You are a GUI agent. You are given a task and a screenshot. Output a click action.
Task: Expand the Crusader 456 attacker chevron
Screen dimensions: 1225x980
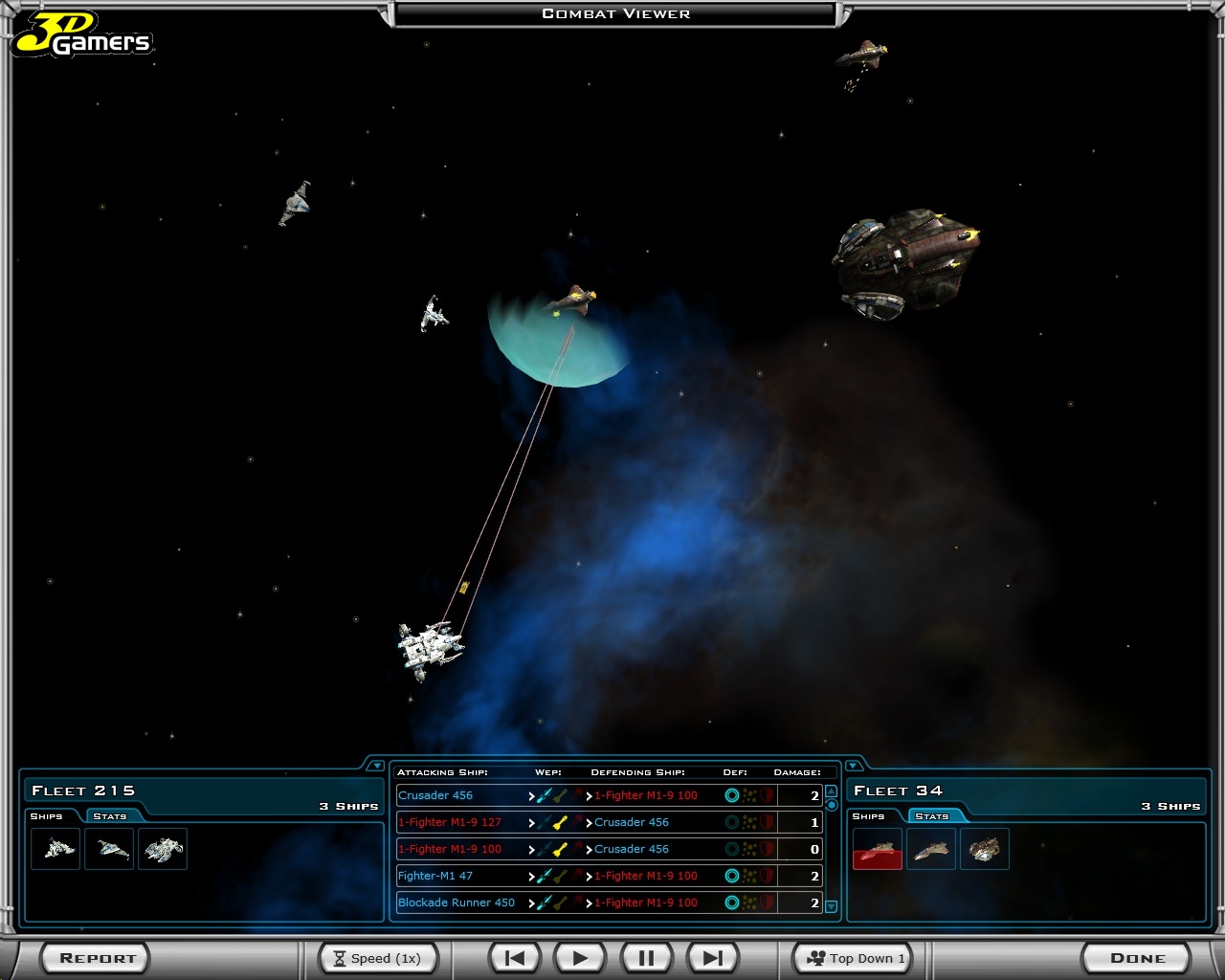(x=532, y=795)
